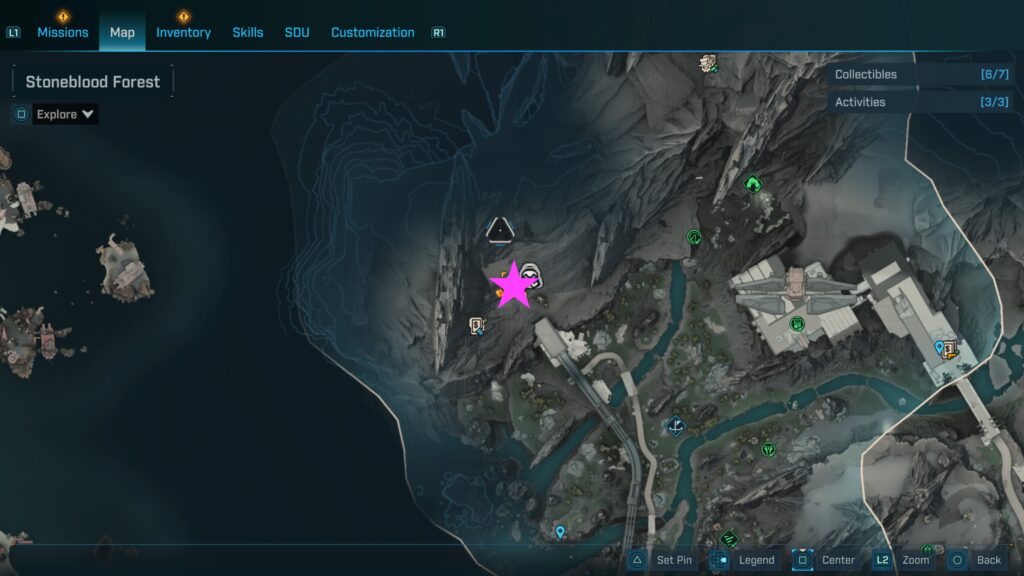
Task: Go to the Skills tab
Action: (x=248, y=32)
